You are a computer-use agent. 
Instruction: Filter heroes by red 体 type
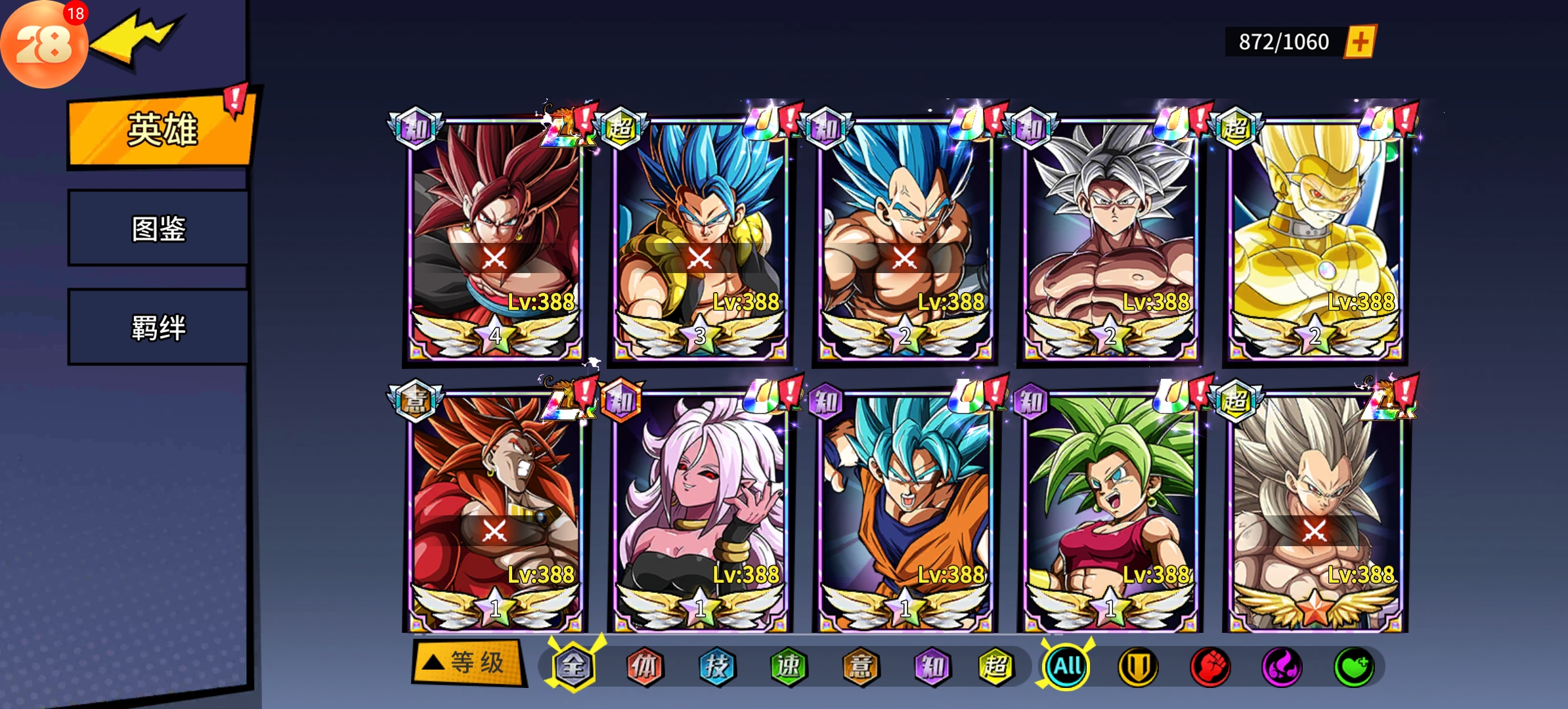coord(645,666)
